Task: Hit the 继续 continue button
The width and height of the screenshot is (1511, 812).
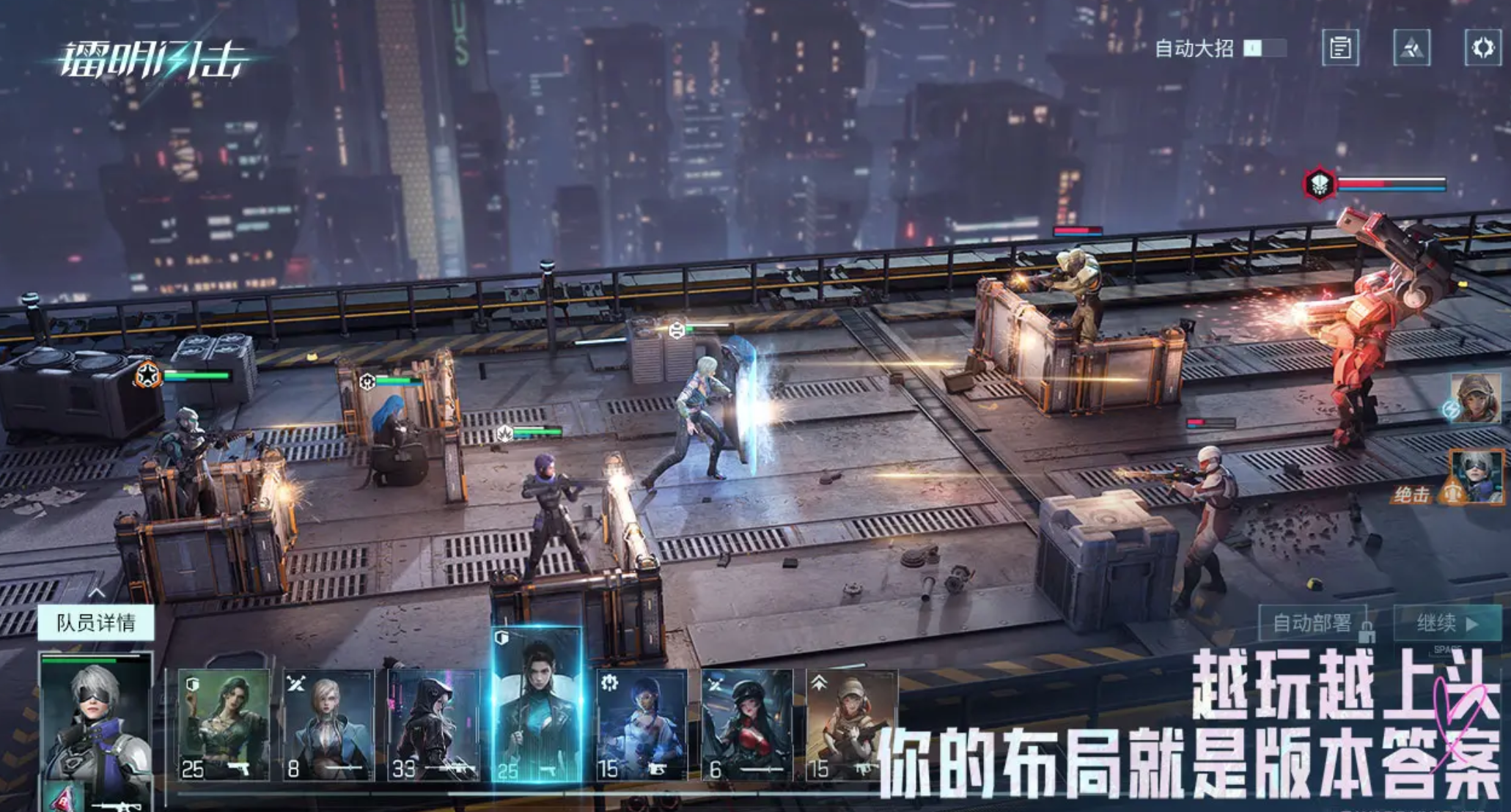Action: [x=1446, y=623]
